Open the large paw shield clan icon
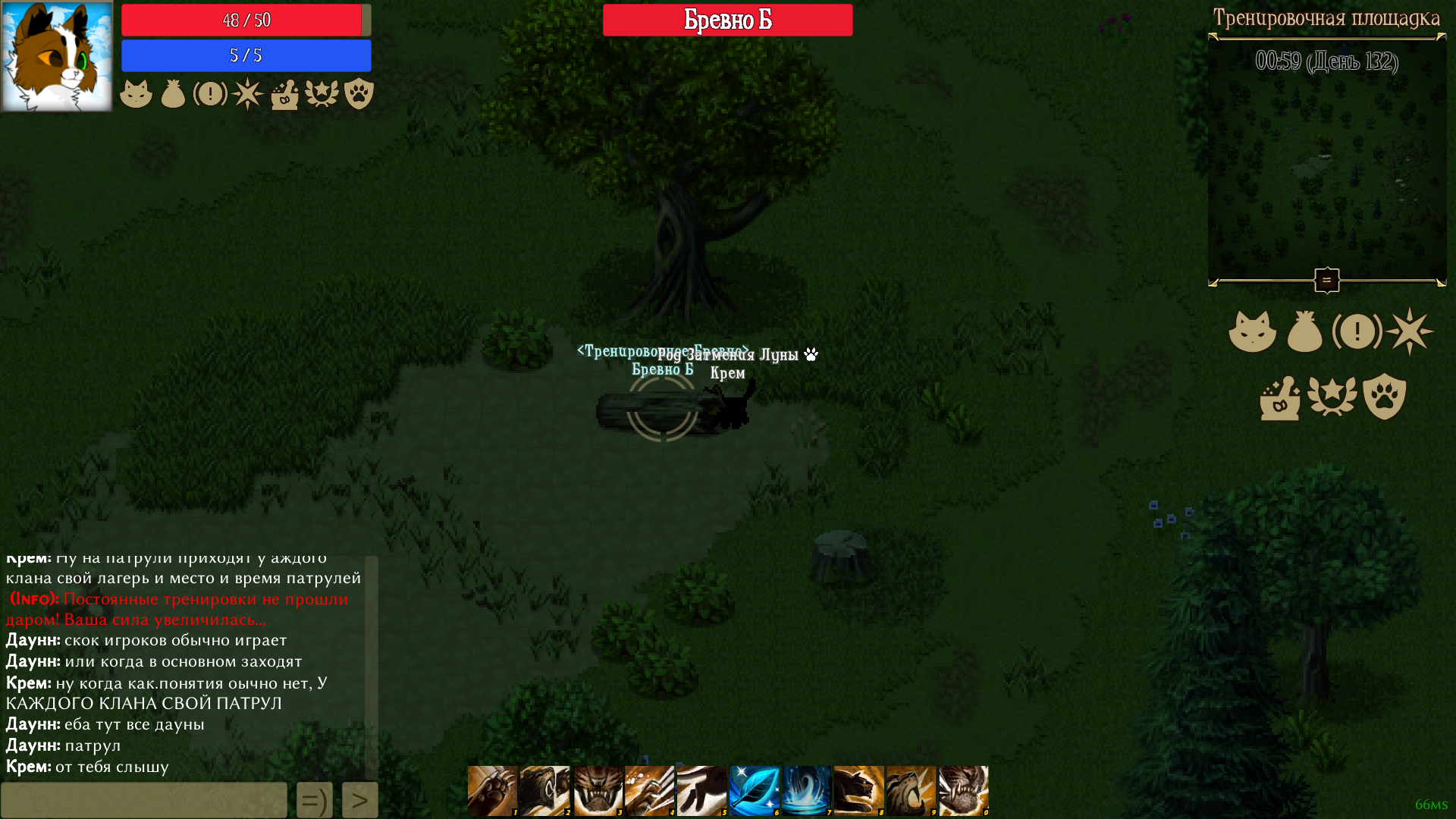The image size is (1456, 819). (x=1385, y=396)
